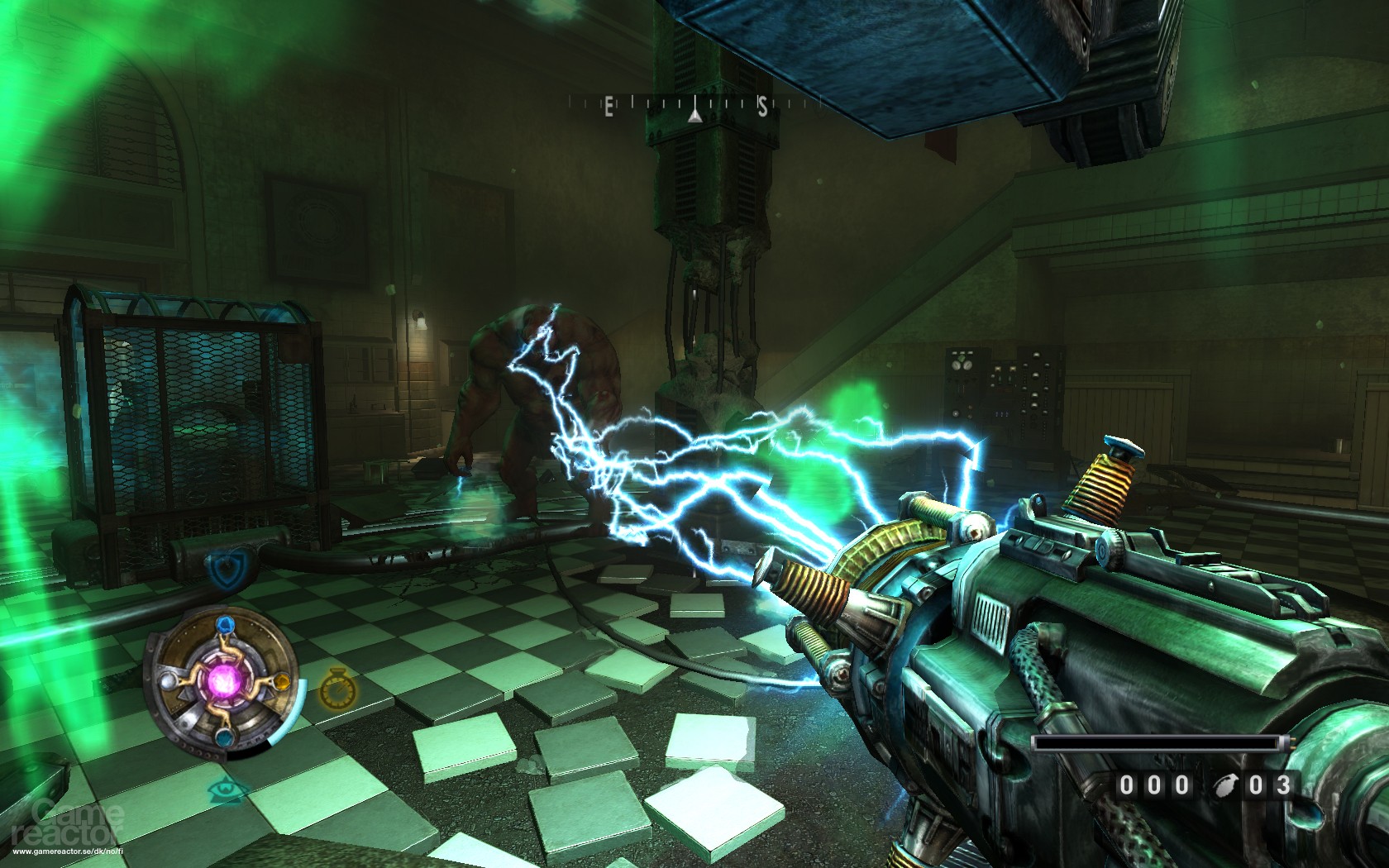
Task: Click the teal eye symbol below the medallion
Action: [x=224, y=790]
